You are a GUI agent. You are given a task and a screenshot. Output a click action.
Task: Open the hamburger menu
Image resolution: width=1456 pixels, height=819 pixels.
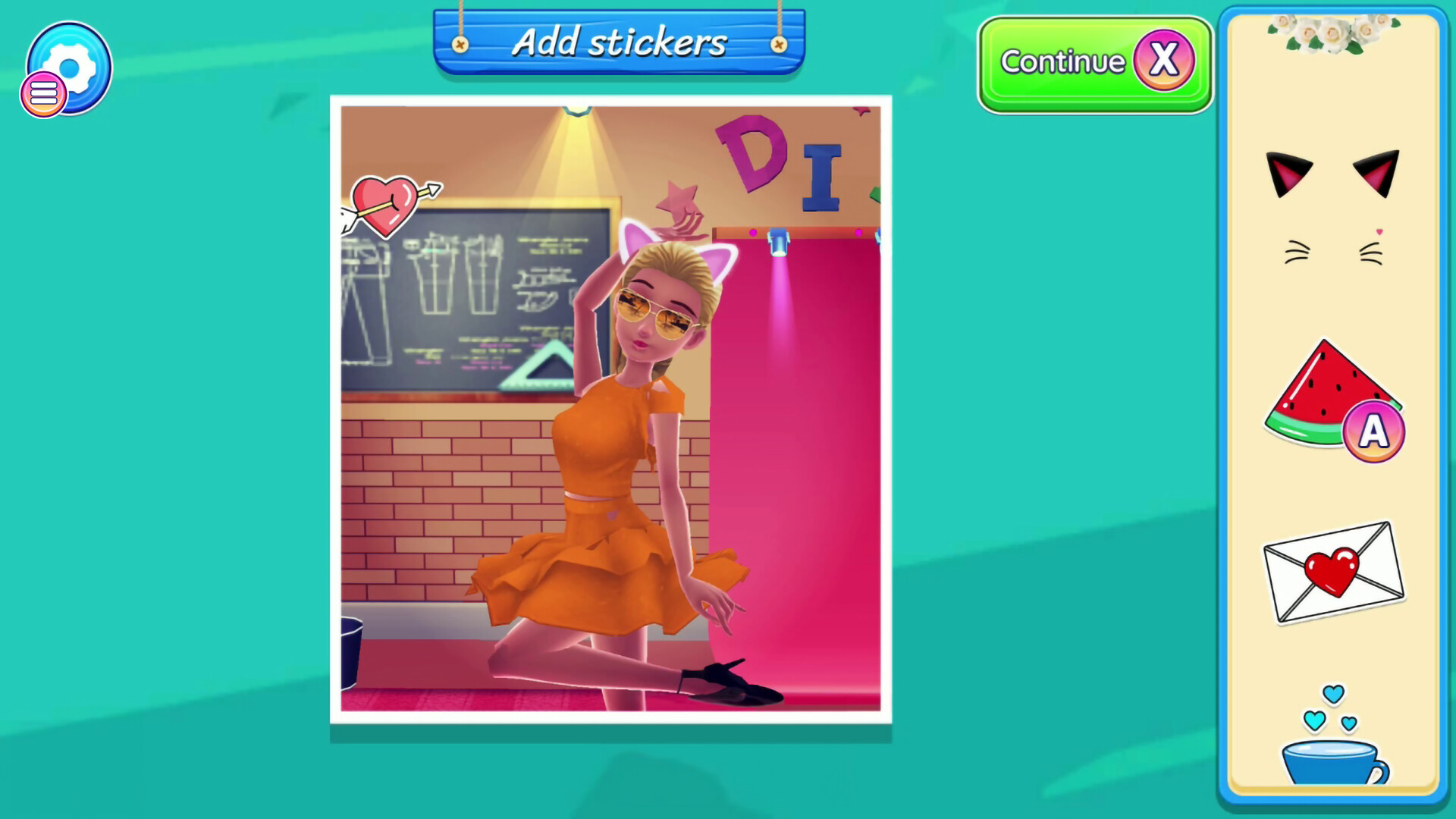click(x=43, y=93)
